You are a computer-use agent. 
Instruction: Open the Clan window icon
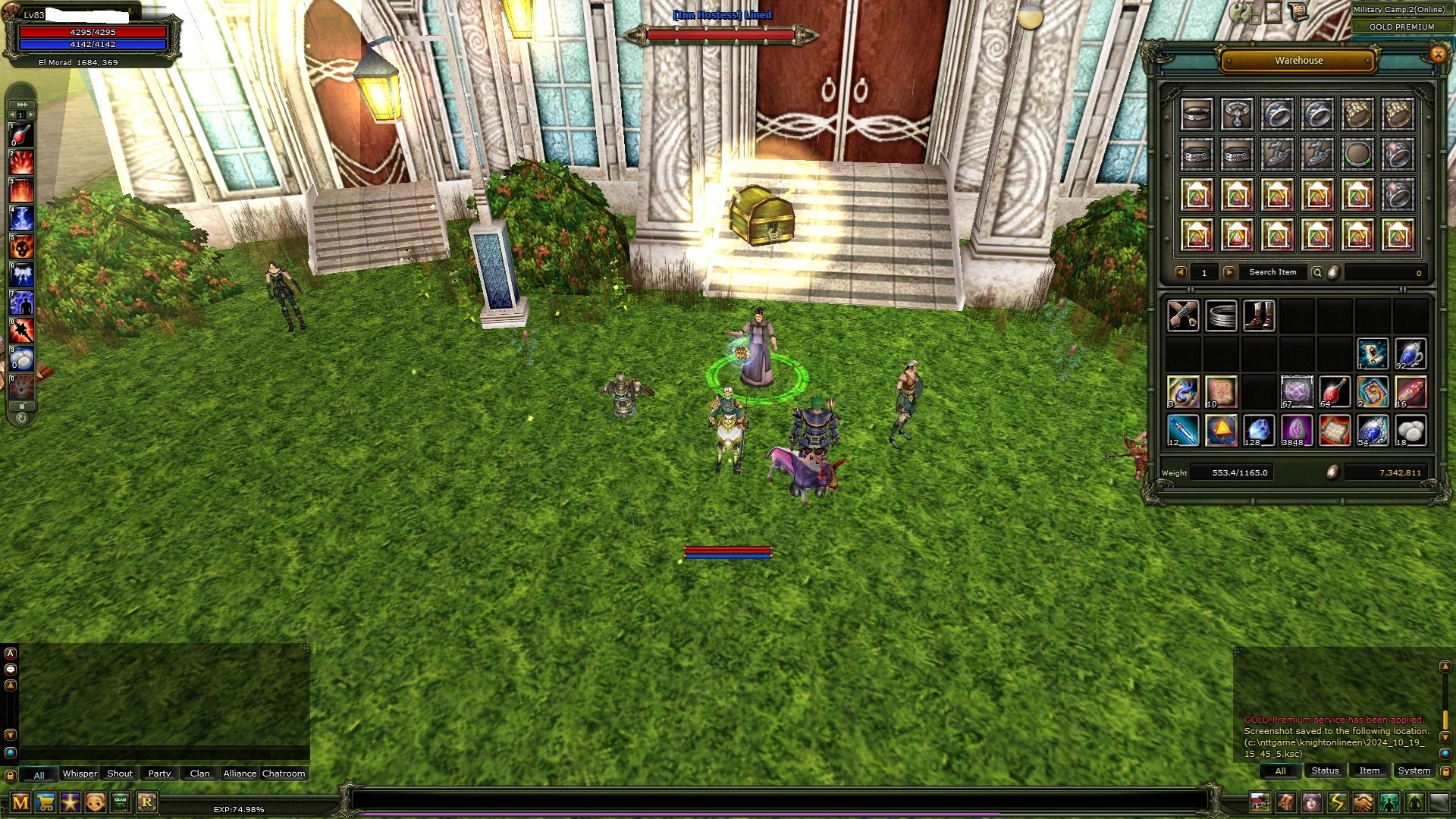tap(120, 802)
